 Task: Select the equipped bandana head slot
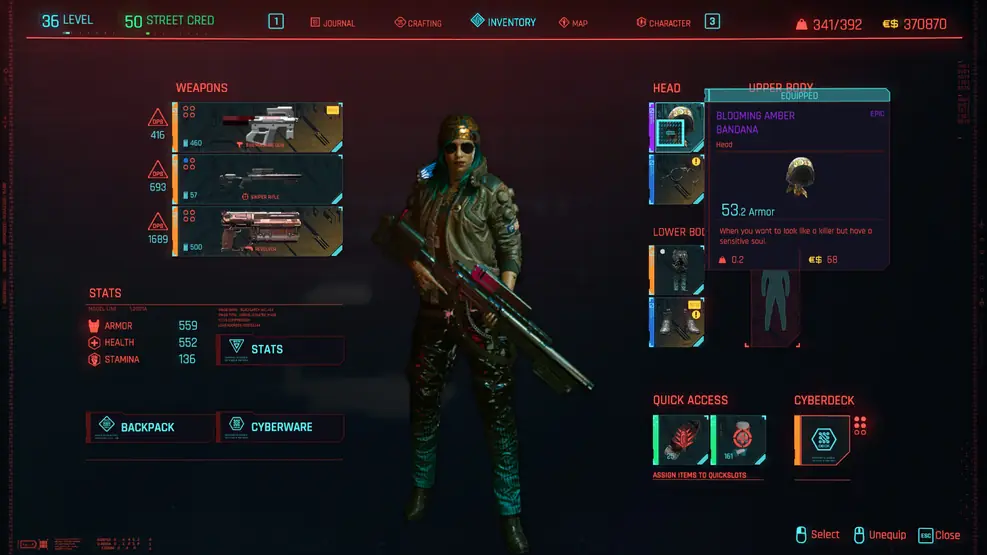[677, 126]
